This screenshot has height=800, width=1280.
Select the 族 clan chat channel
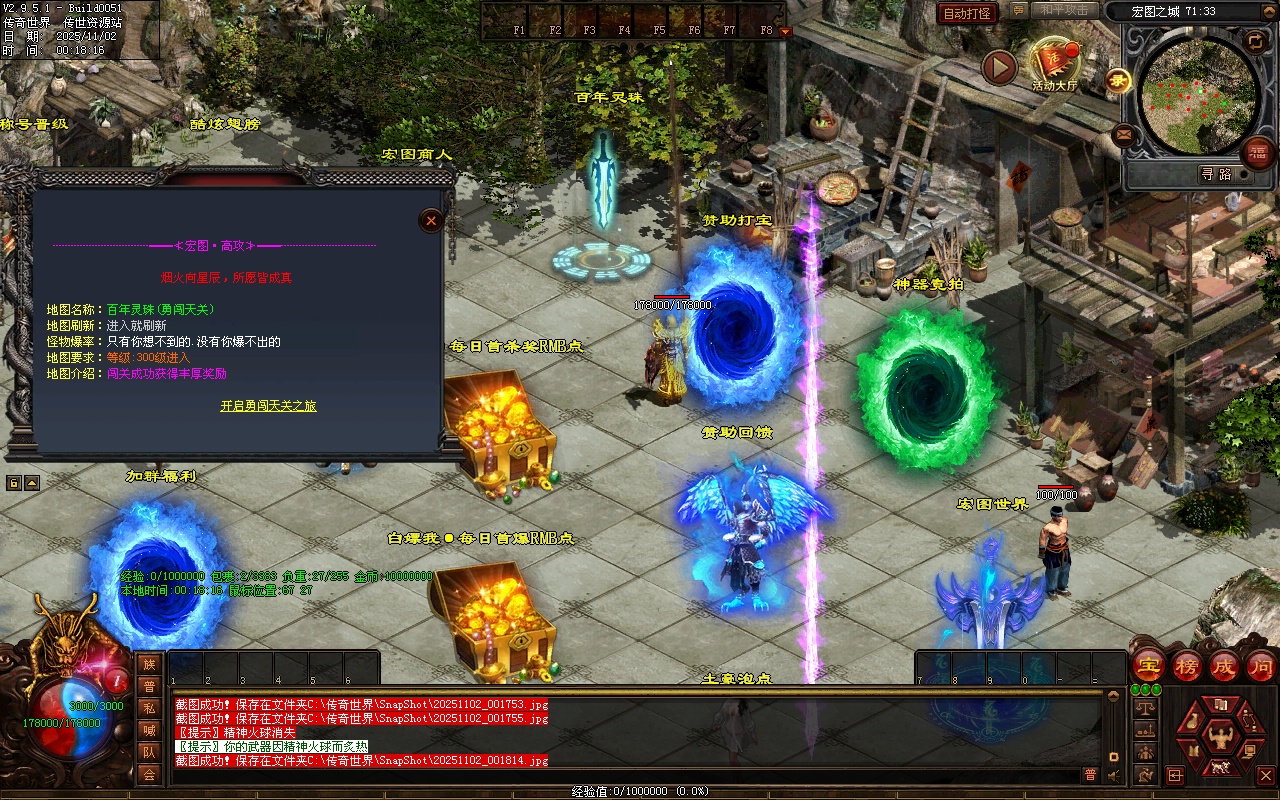coord(149,664)
